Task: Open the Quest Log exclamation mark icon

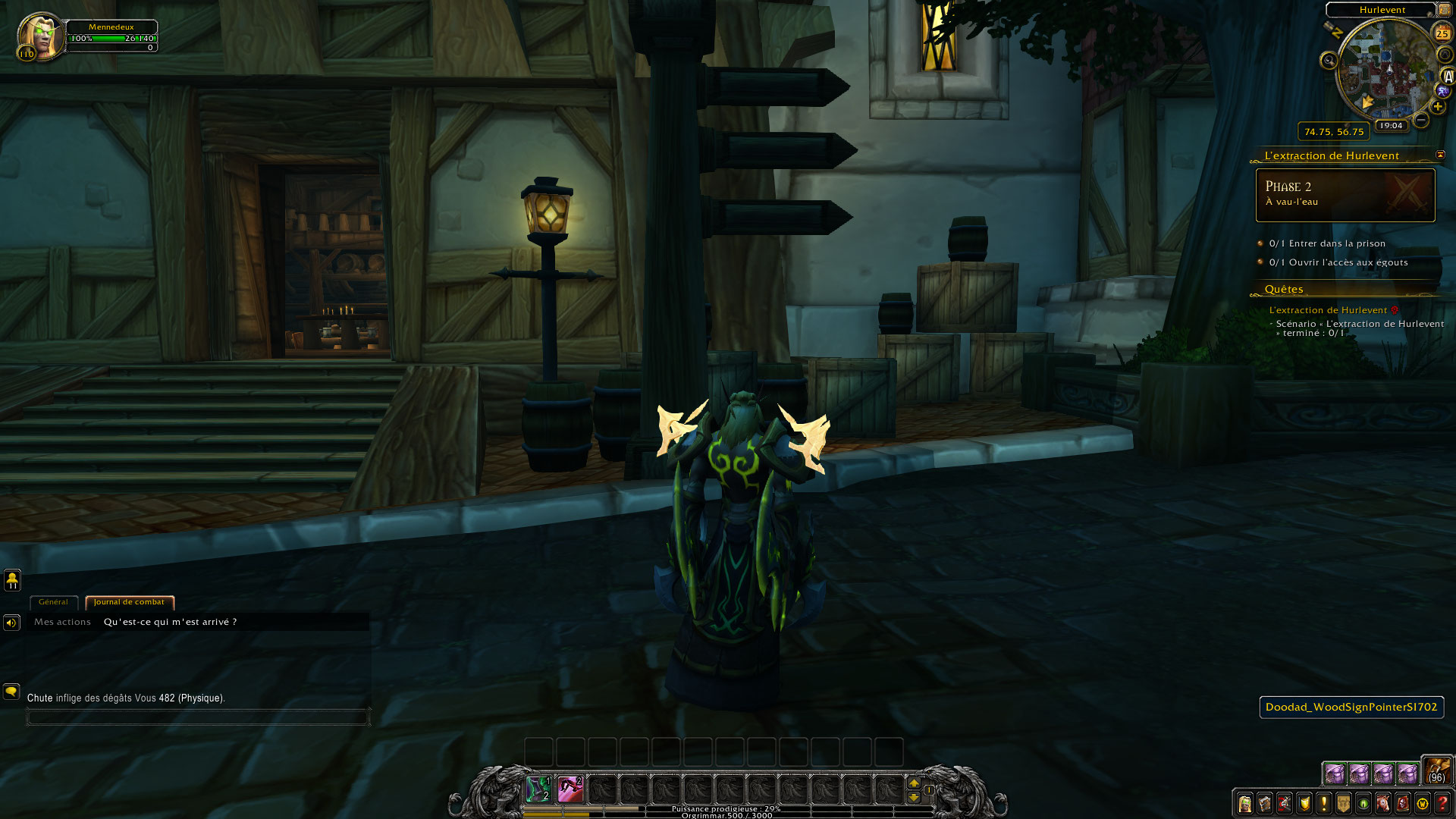Action: (1323, 805)
